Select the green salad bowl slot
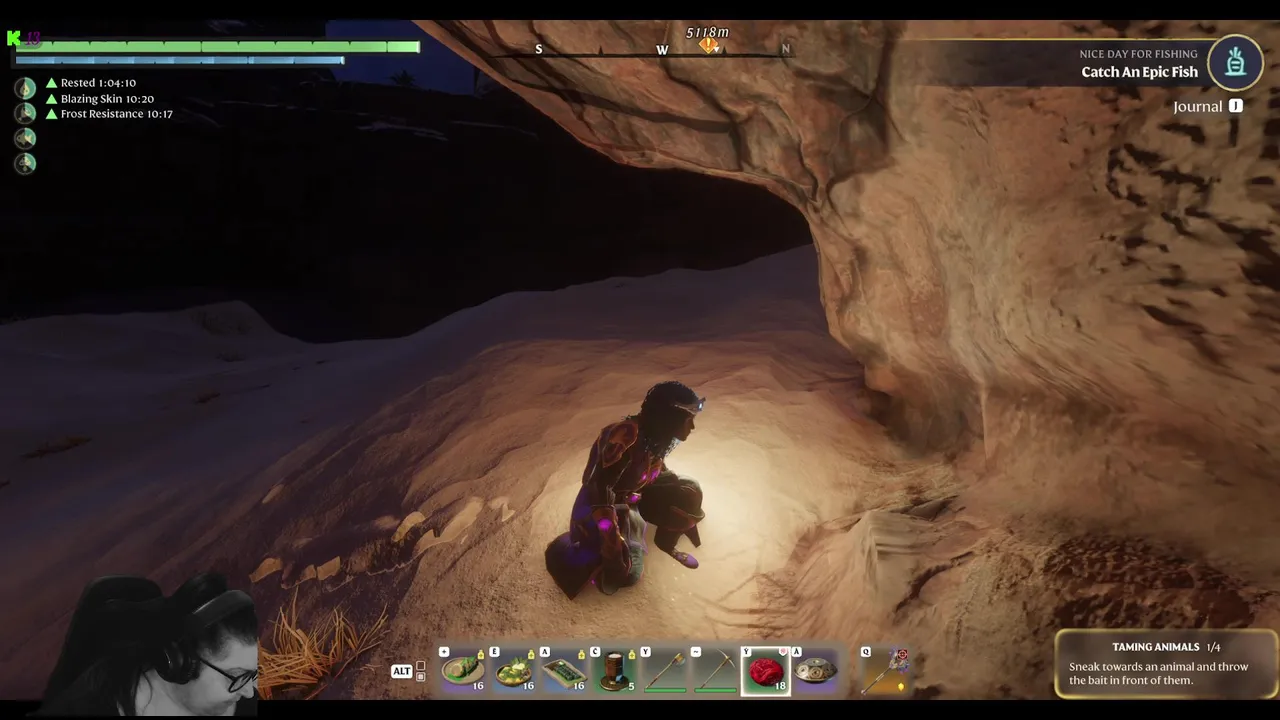 click(514, 671)
